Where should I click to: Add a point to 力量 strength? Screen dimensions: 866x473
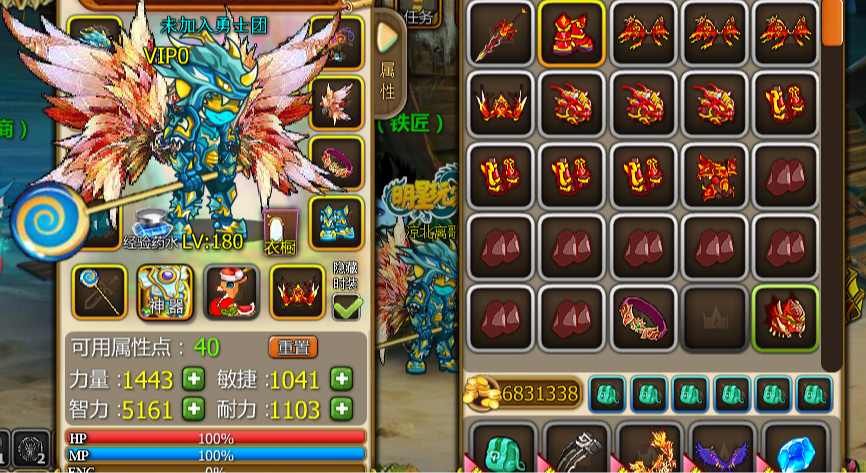[193, 379]
